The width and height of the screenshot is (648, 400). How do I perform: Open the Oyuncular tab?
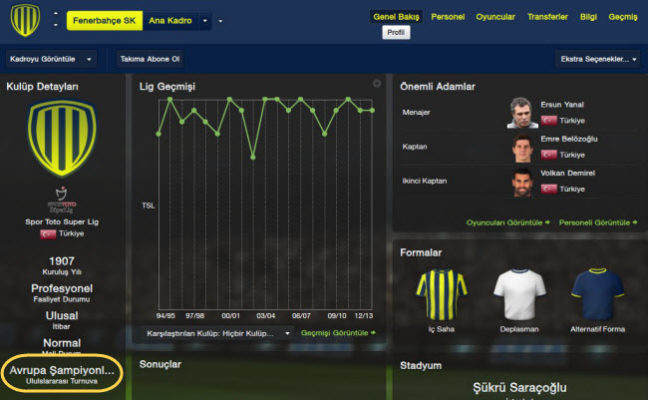(495, 17)
